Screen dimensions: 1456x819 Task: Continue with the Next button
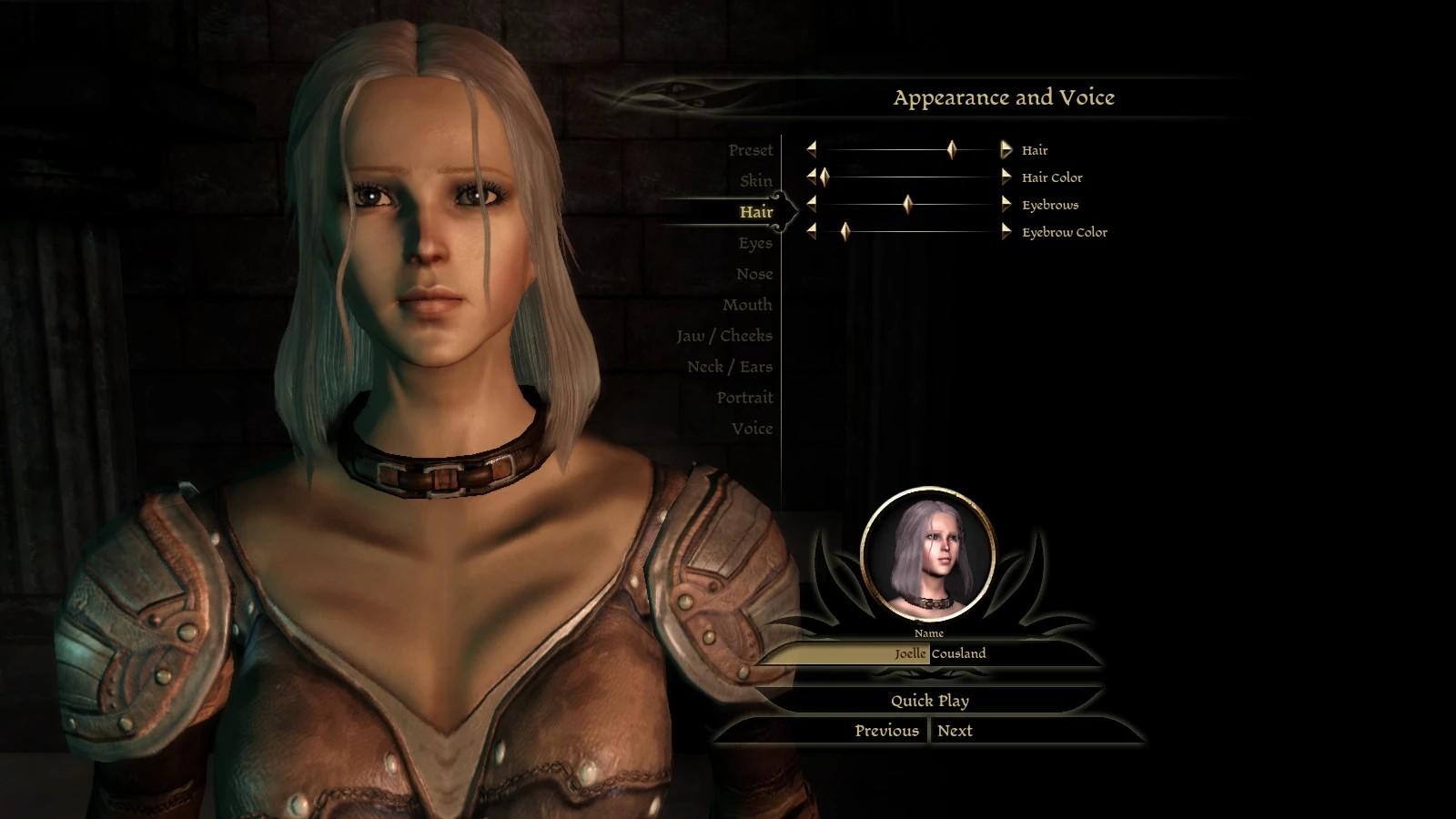click(x=955, y=731)
